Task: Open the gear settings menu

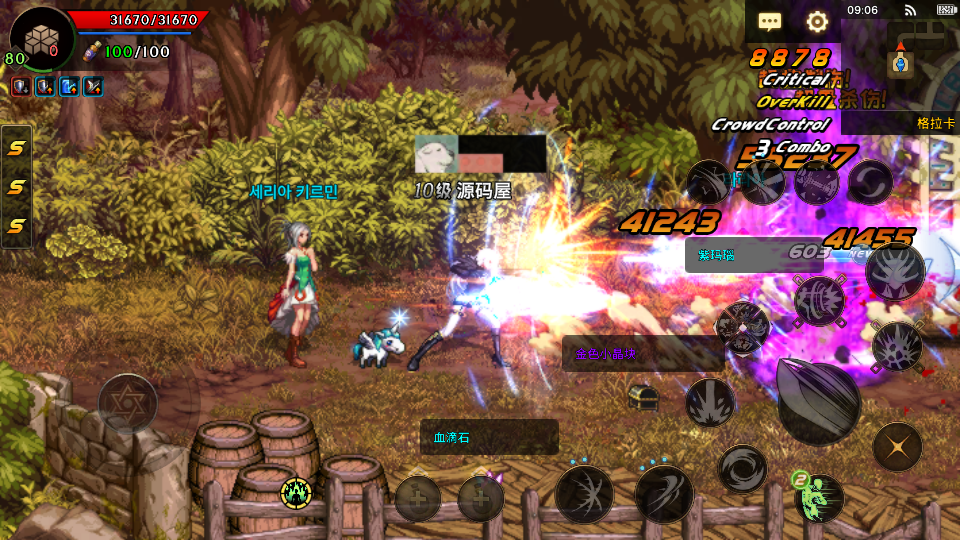Action: coord(817,21)
